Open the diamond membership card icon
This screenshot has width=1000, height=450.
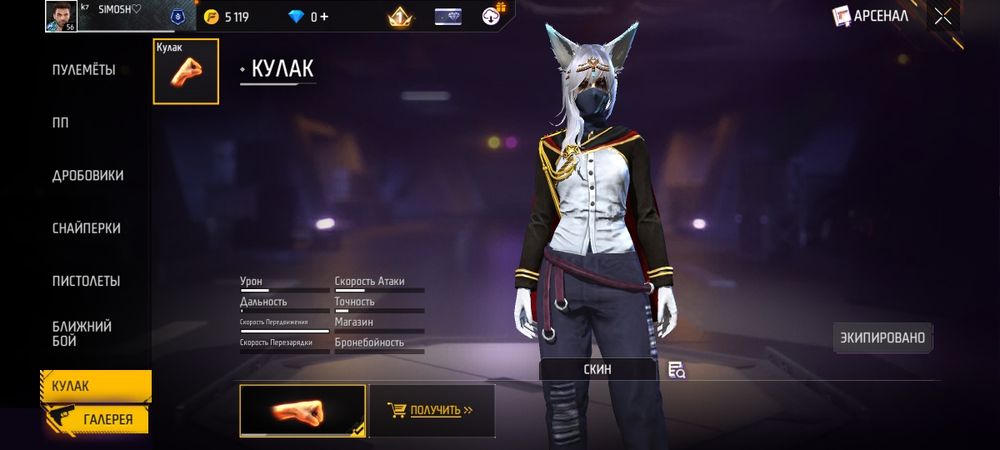[x=448, y=16]
